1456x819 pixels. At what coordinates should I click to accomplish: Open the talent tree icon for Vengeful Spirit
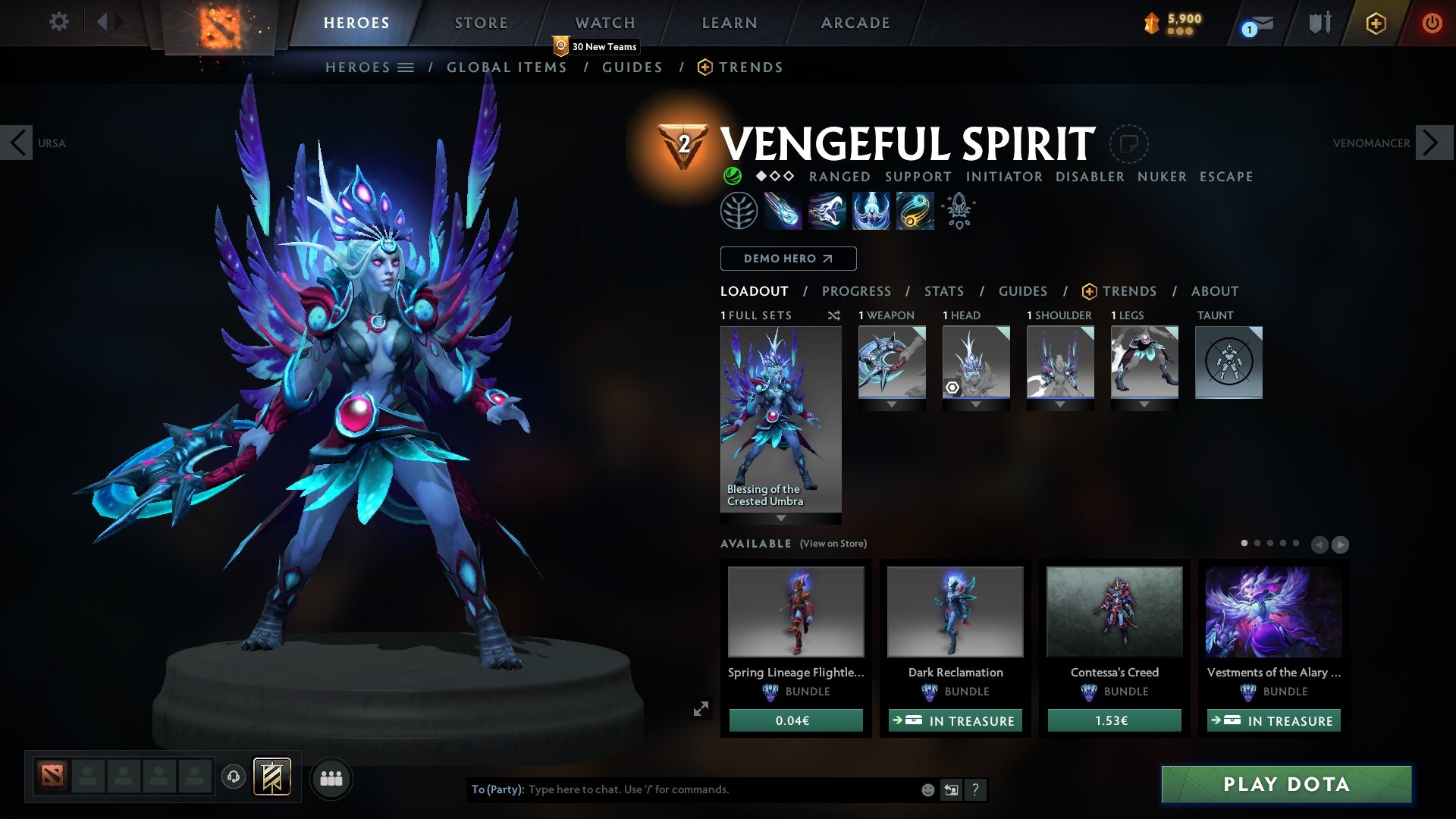click(x=739, y=210)
